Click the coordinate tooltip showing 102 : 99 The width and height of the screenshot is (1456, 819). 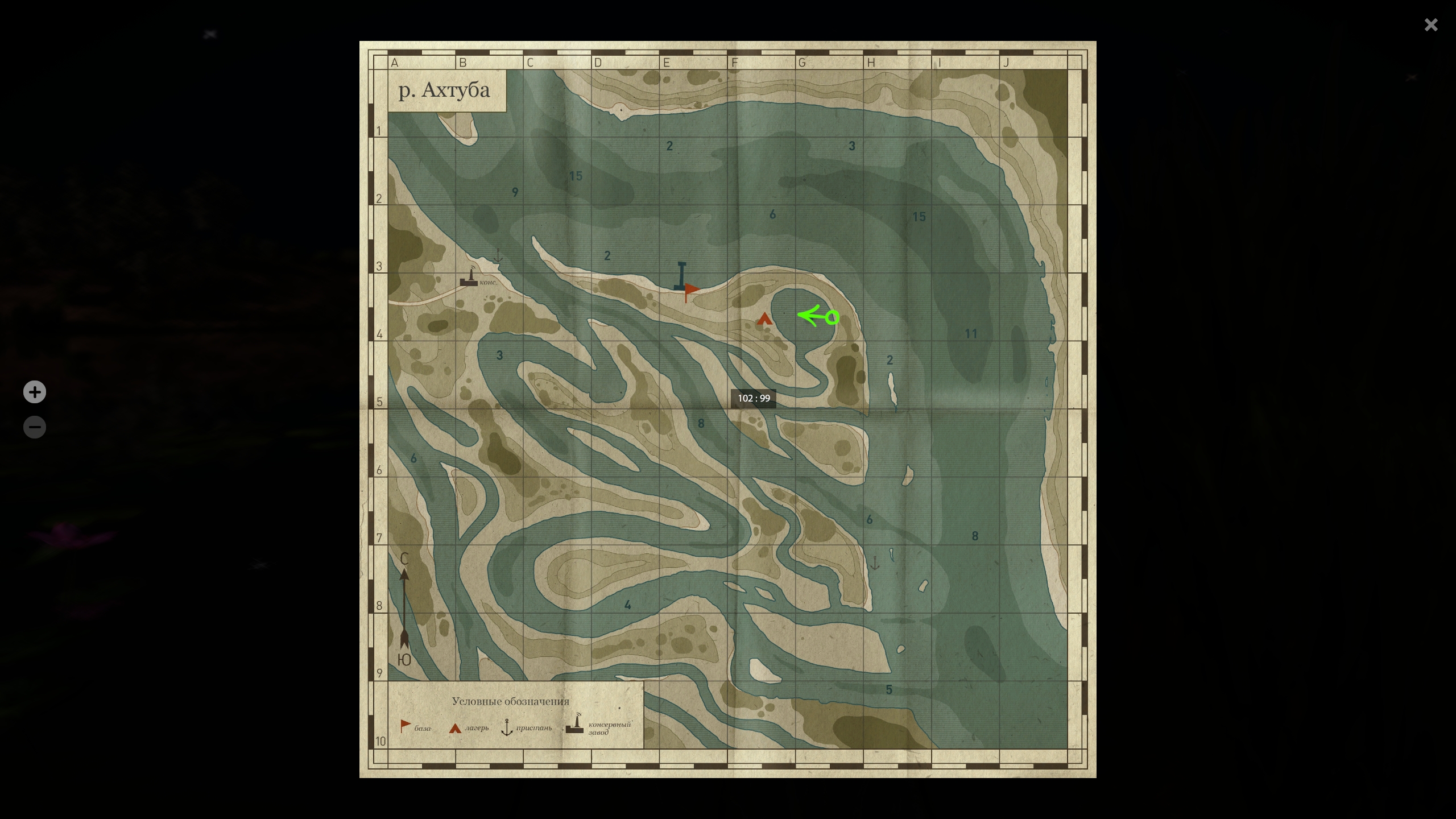754,398
